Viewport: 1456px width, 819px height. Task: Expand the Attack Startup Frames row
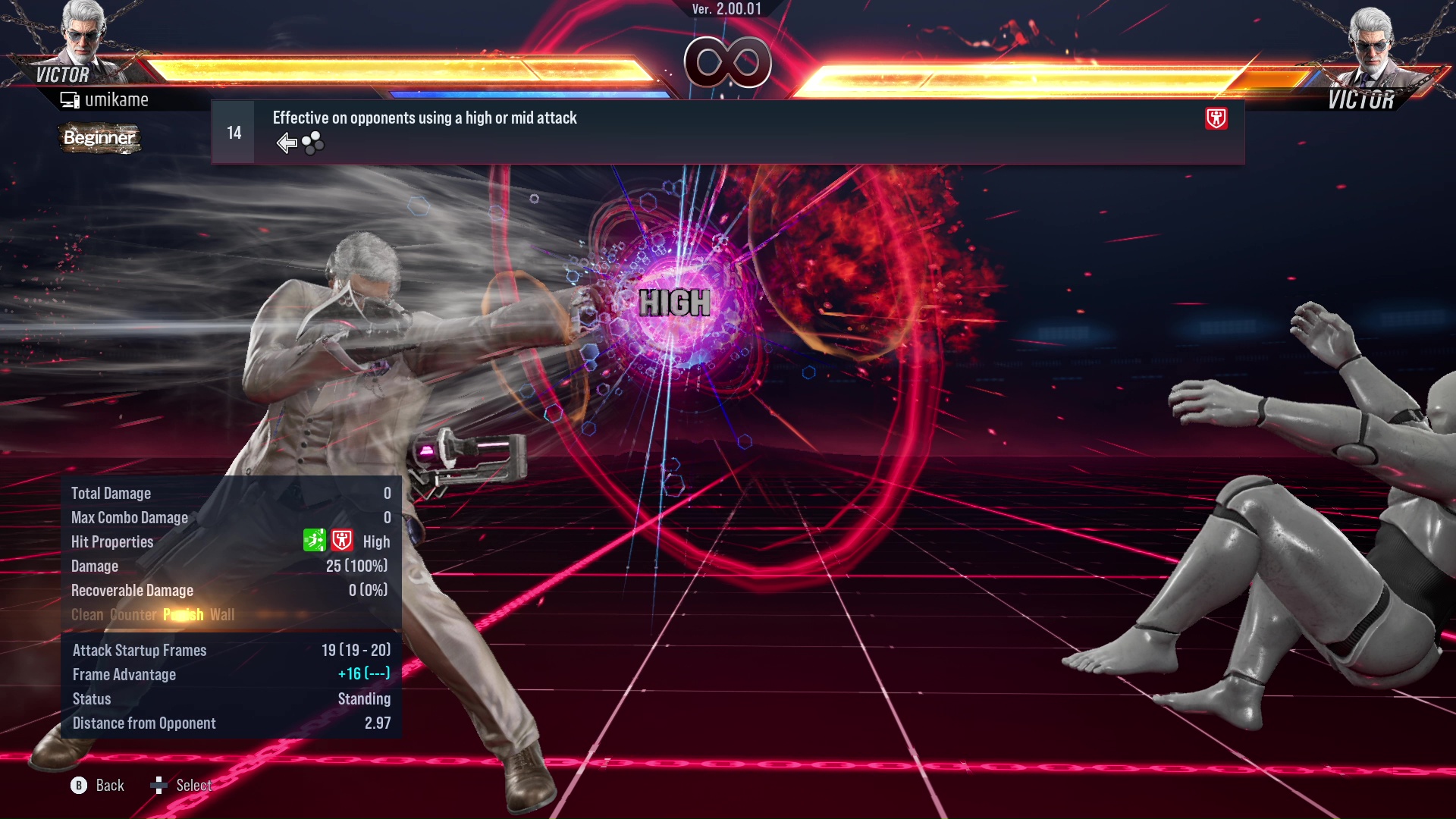[140, 650]
